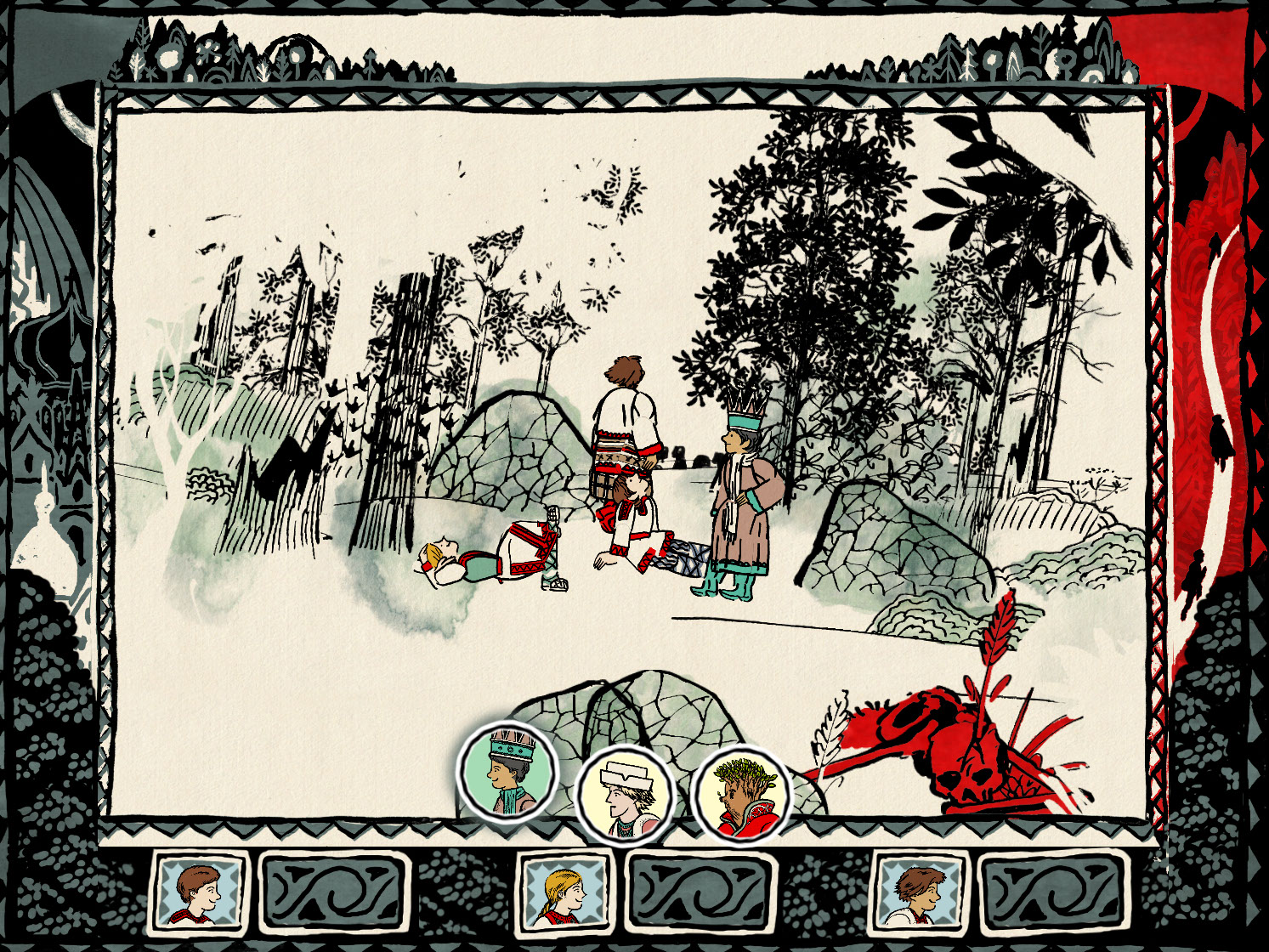Click the blonde ponytail player portrait
The height and width of the screenshot is (952, 1269).
[564, 892]
